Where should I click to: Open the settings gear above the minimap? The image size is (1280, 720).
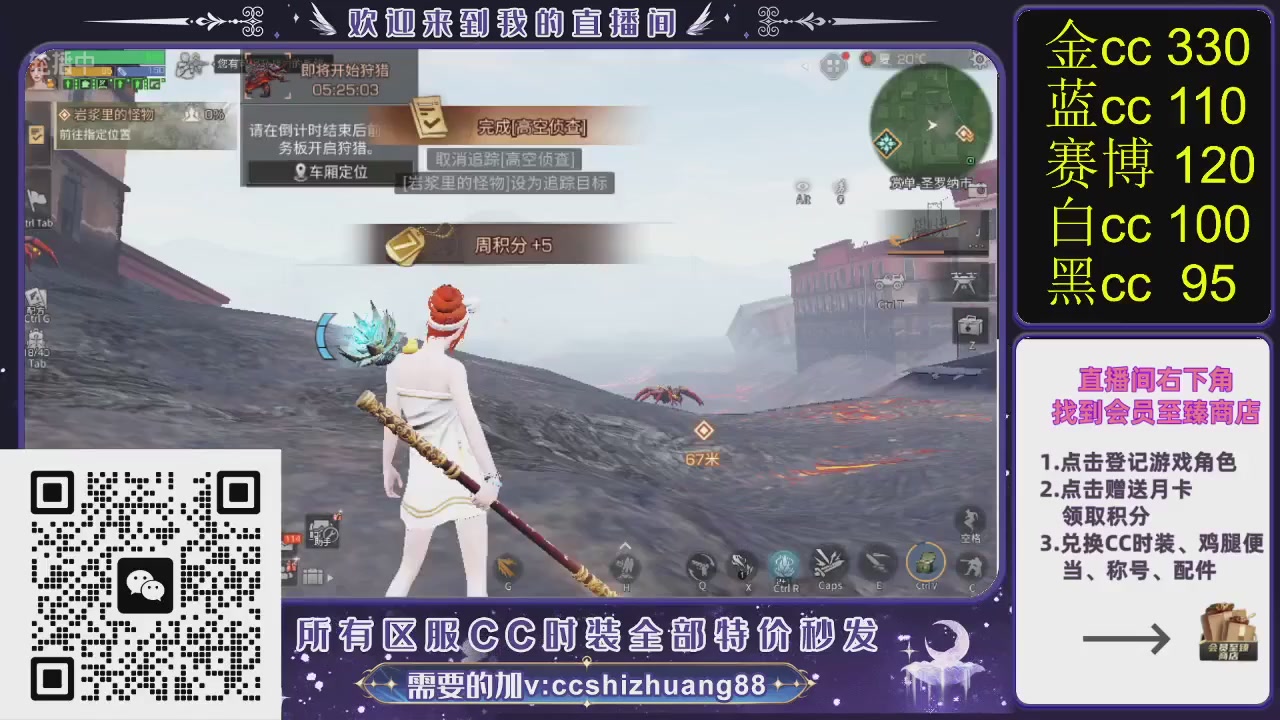click(x=977, y=60)
